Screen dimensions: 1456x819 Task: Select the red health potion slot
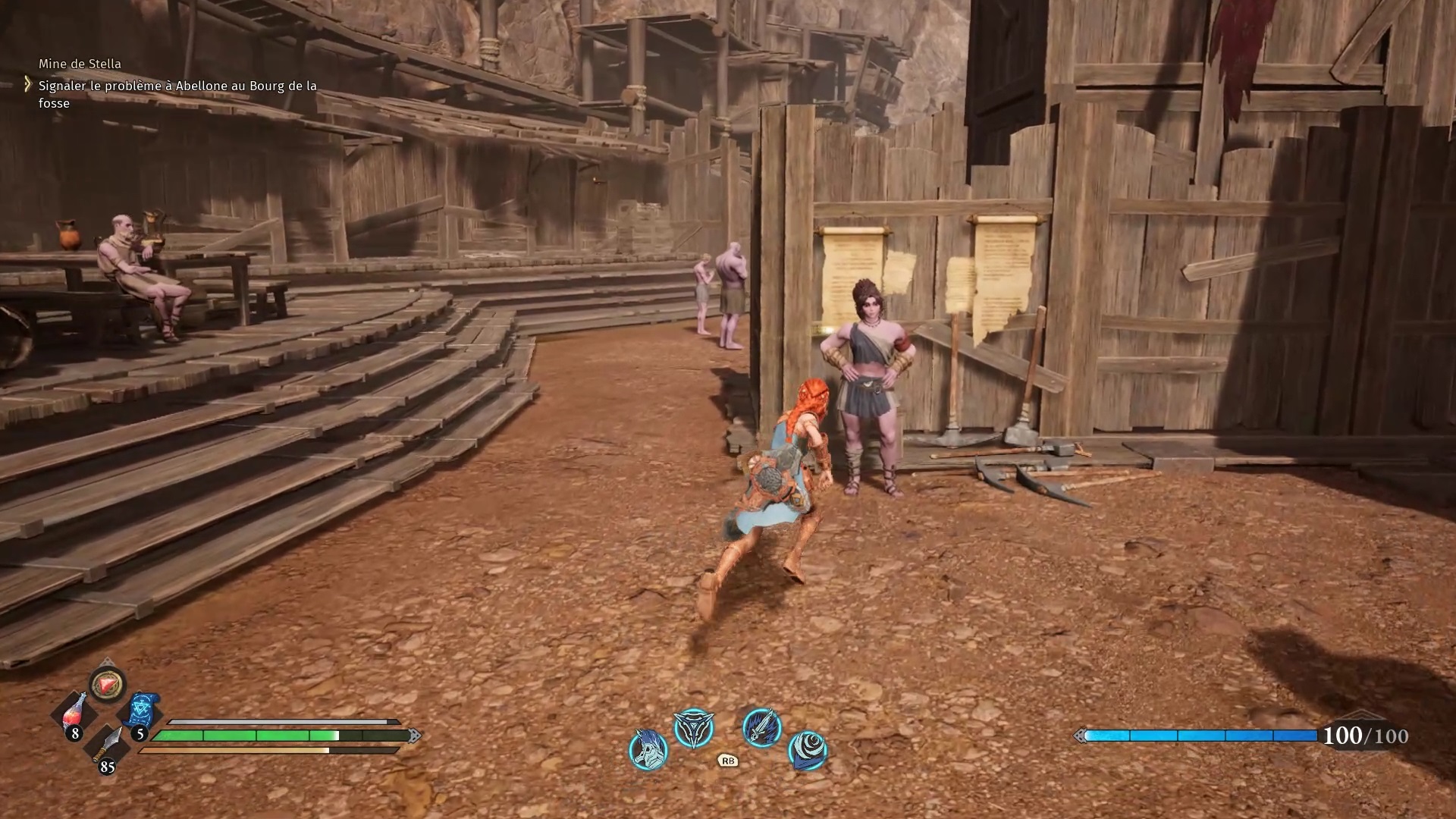(74, 714)
